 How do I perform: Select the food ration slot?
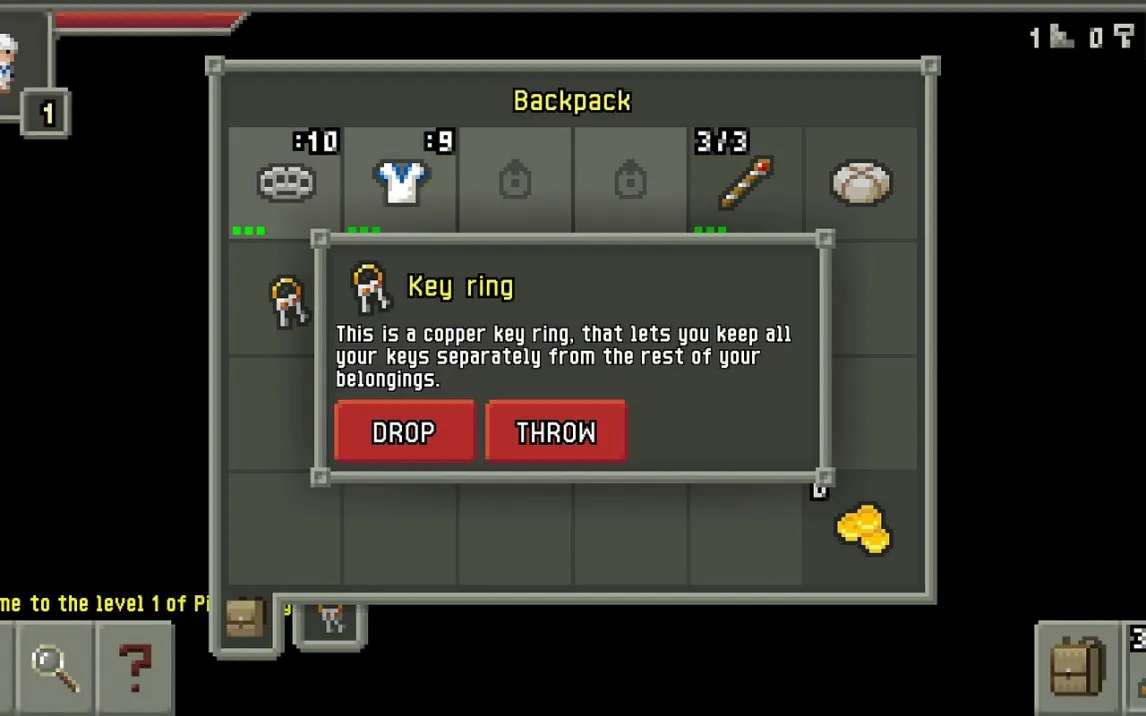860,182
